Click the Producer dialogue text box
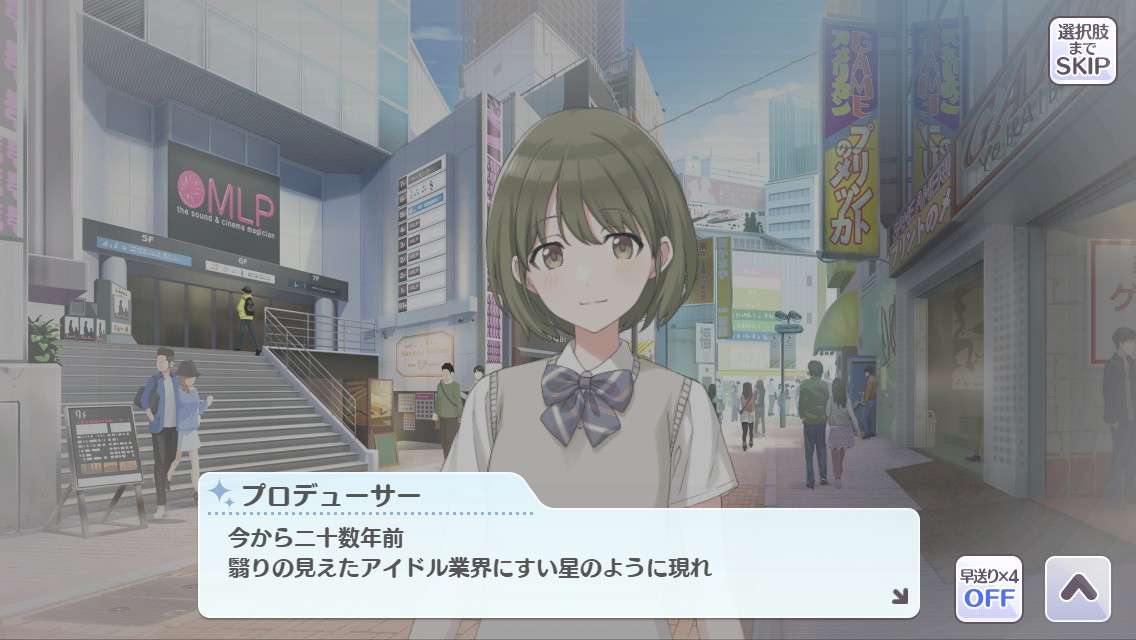The height and width of the screenshot is (640, 1136). [558, 562]
